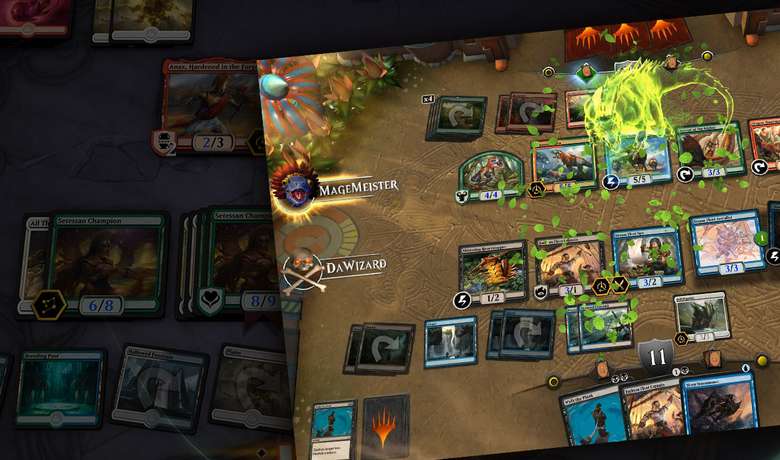Select the green 4/4 dinosaur creature card

pos(493,173)
